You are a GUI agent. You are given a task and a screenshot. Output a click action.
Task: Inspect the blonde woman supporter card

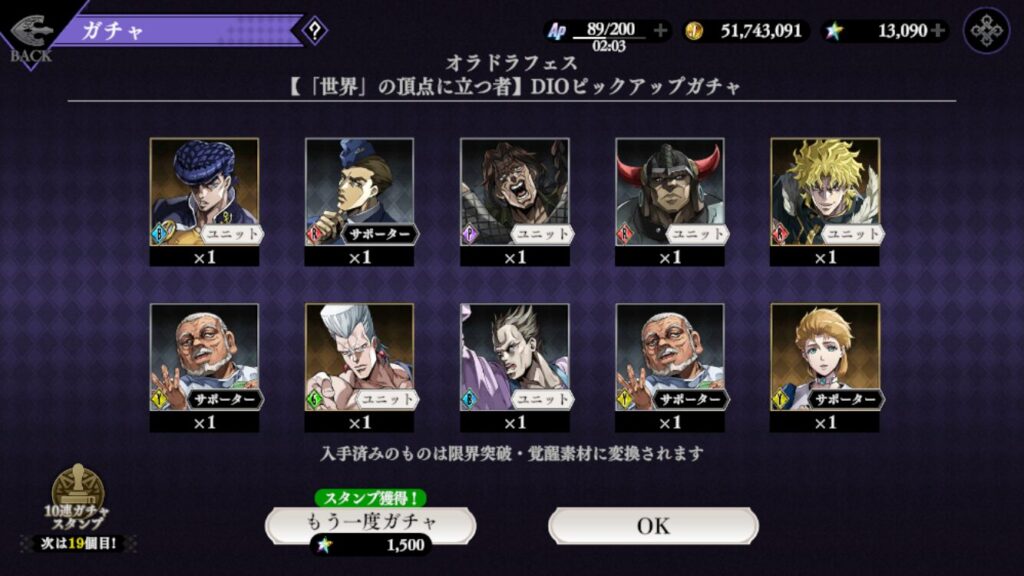[825, 358]
